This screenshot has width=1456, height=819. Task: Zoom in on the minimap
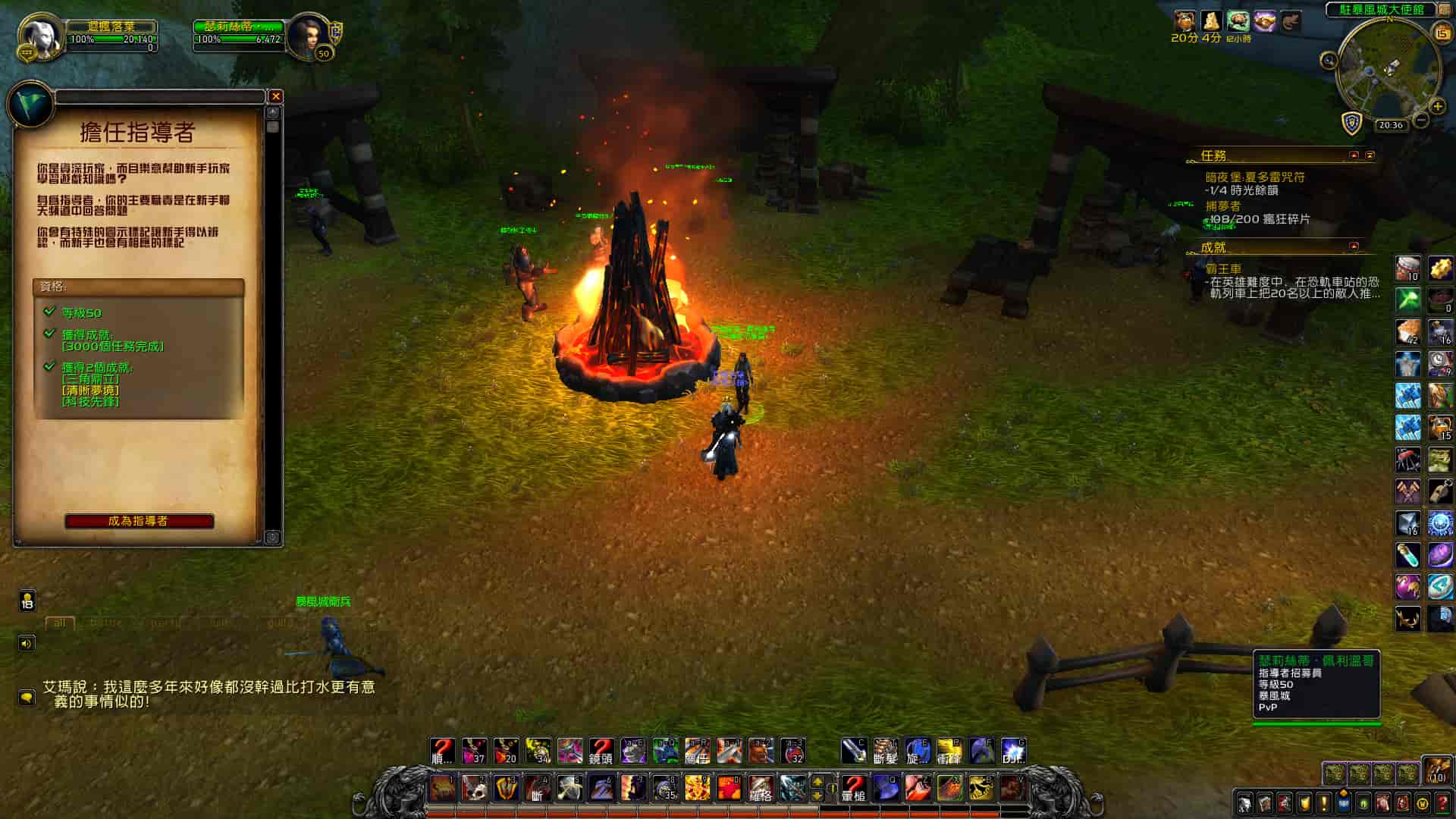(1437, 106)
